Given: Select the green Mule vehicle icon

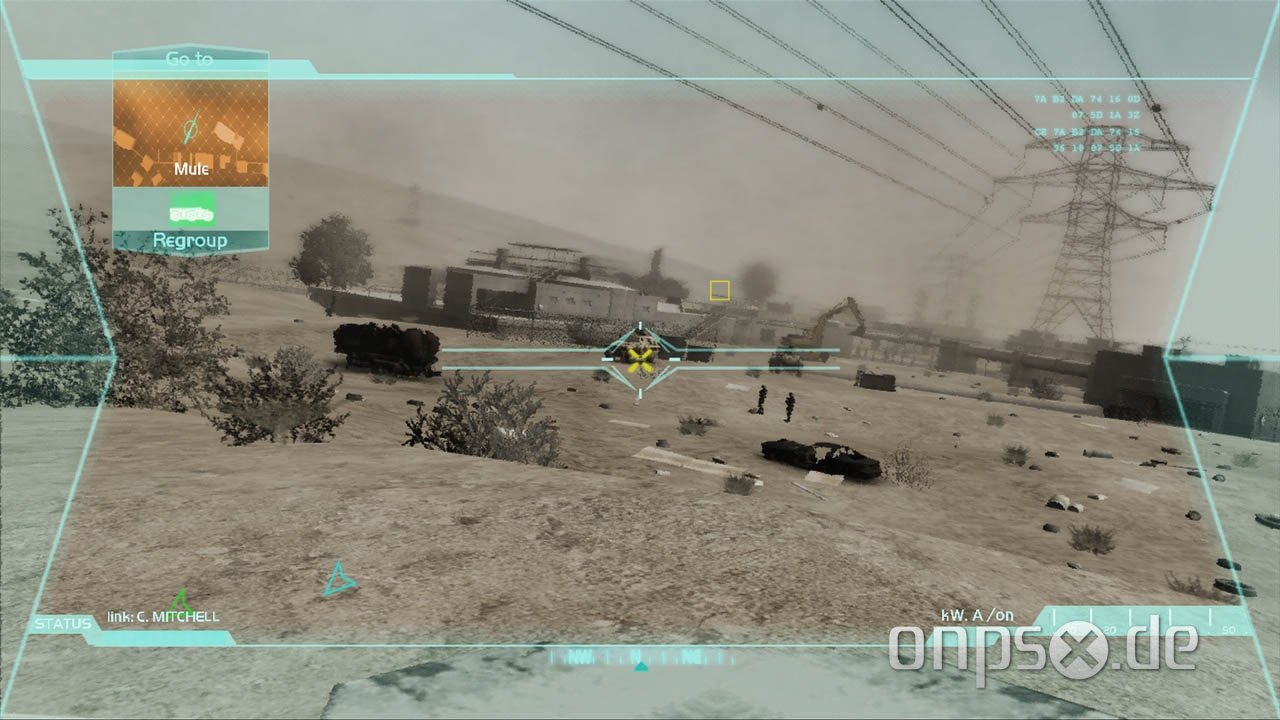Looking at the screenshot, I should 190,210.
